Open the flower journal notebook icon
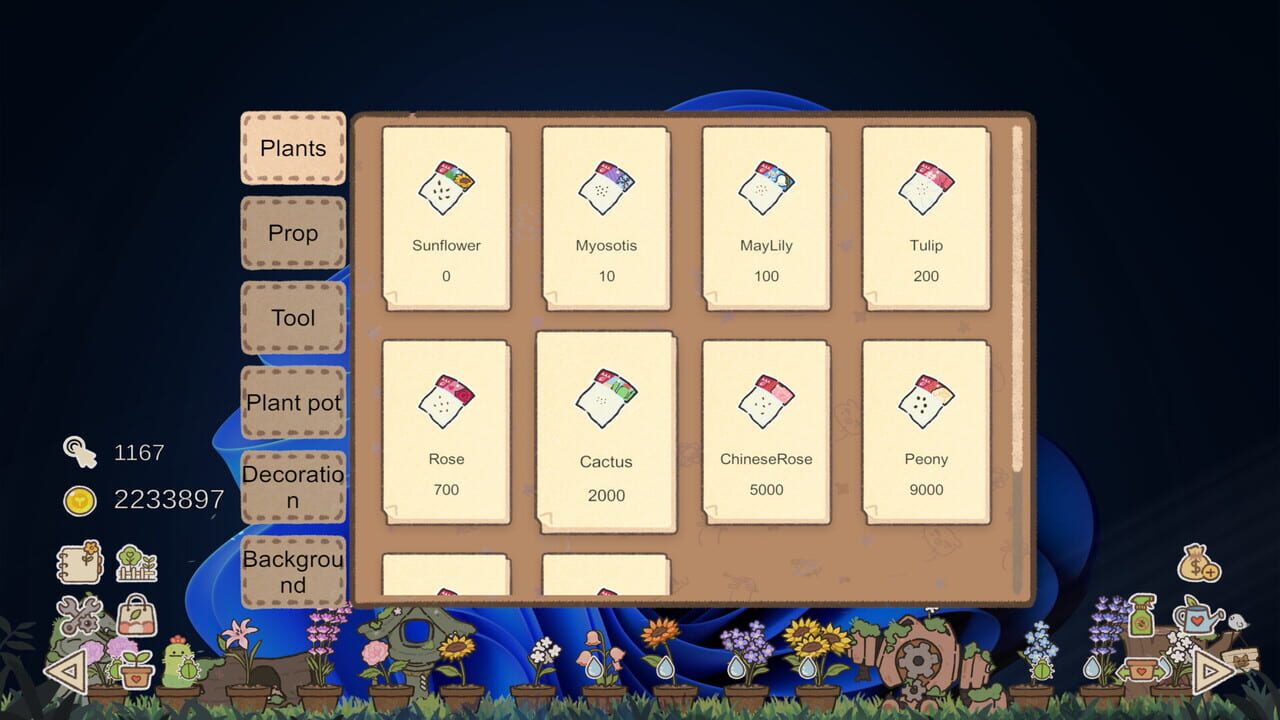The width and height of the screenshot is (1280, 720). pyautogui.click(x=78, y=562)
